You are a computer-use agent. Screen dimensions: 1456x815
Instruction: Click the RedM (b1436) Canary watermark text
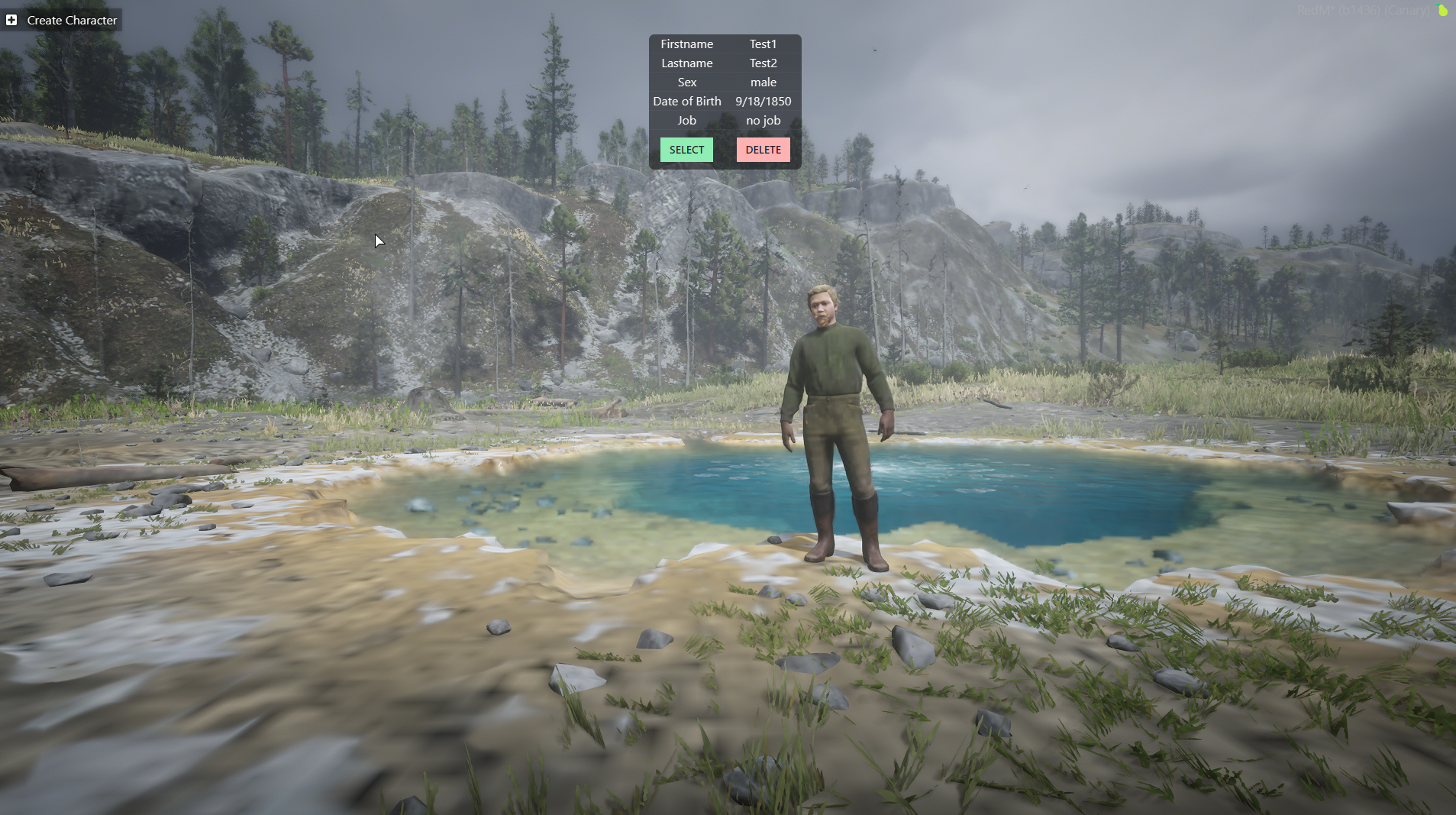[x=1364, y=10]
